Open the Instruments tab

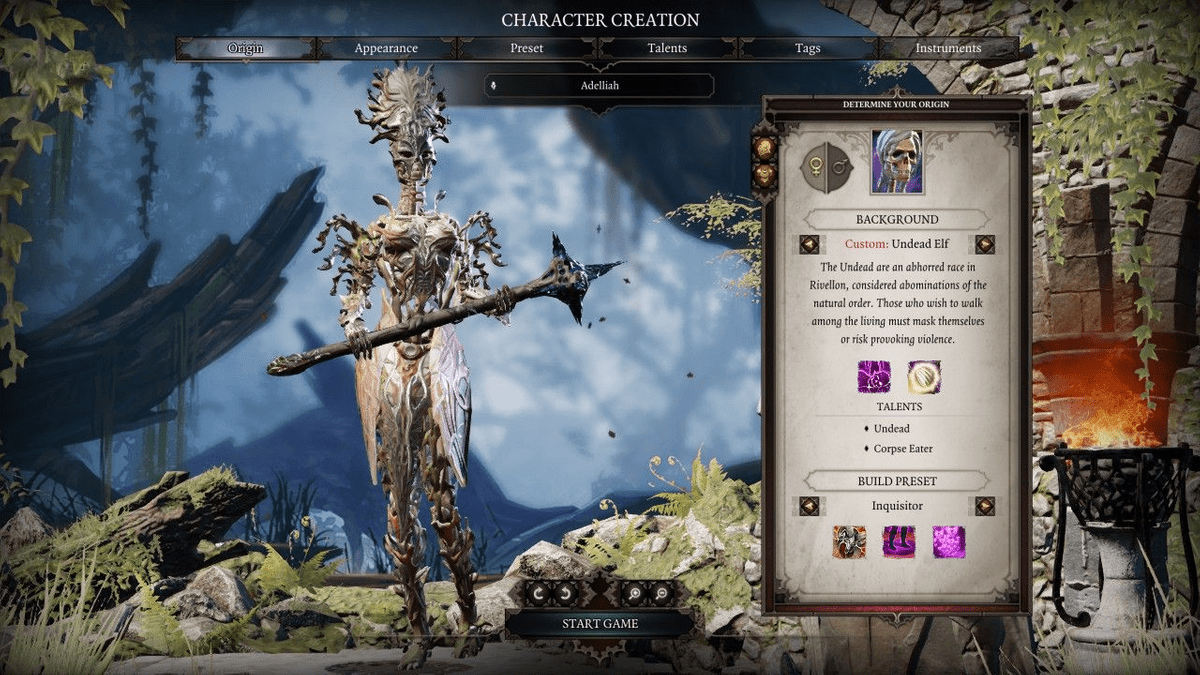tap(948, 48)
